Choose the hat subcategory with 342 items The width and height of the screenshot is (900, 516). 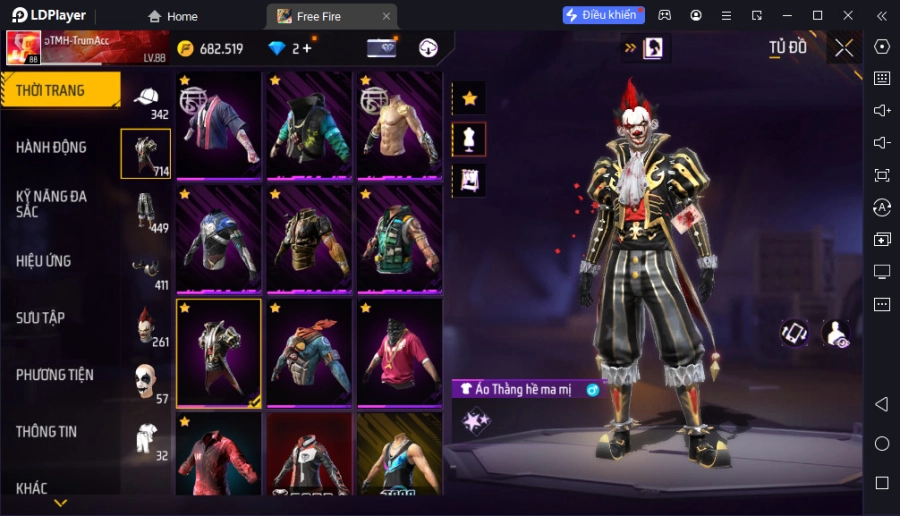tap(147, 99)
